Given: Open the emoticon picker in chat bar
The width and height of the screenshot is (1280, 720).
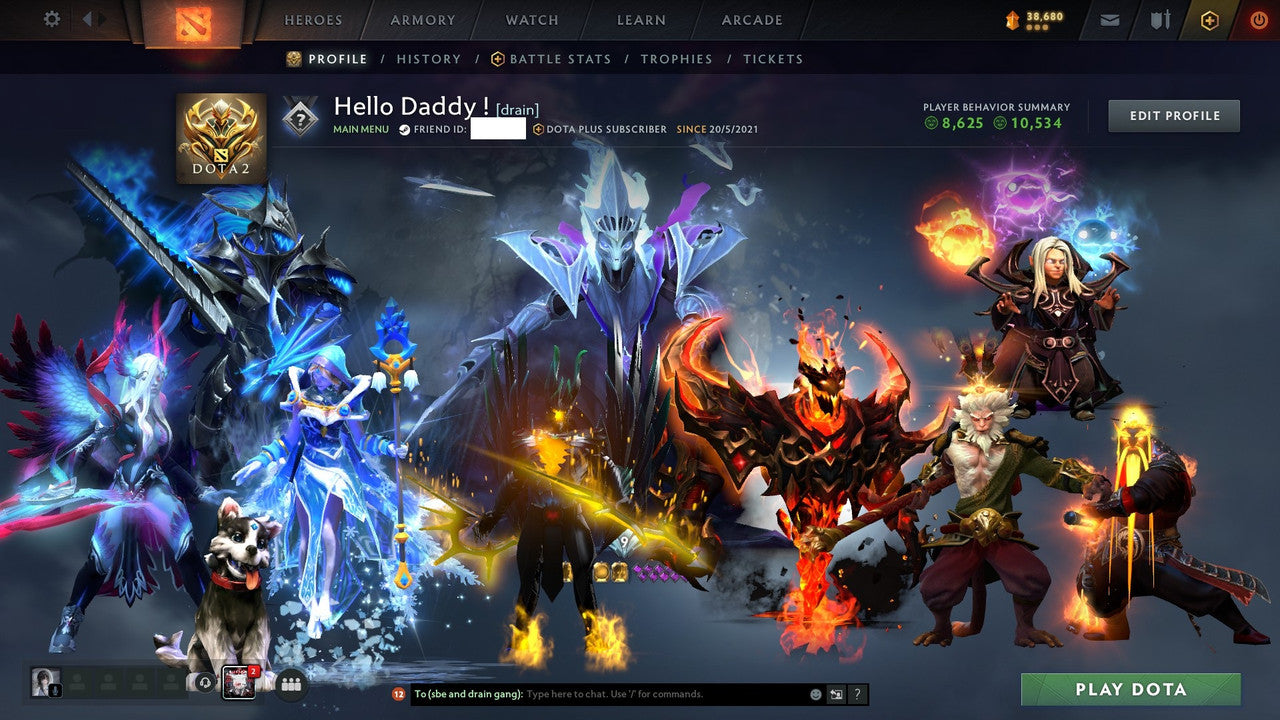Looking at the screenshot, I should 814,694.
